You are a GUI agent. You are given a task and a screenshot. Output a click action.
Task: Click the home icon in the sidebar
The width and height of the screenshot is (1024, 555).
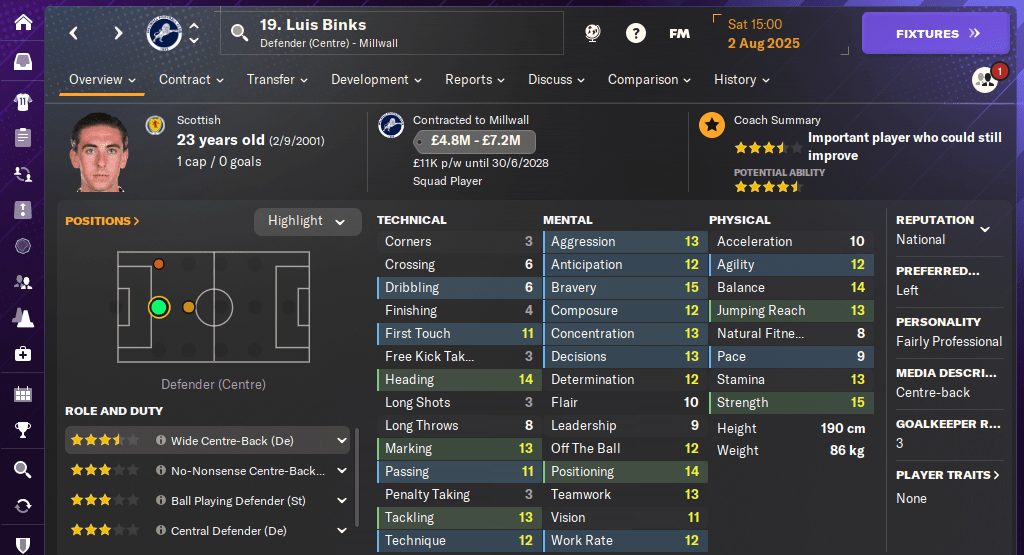22,22
